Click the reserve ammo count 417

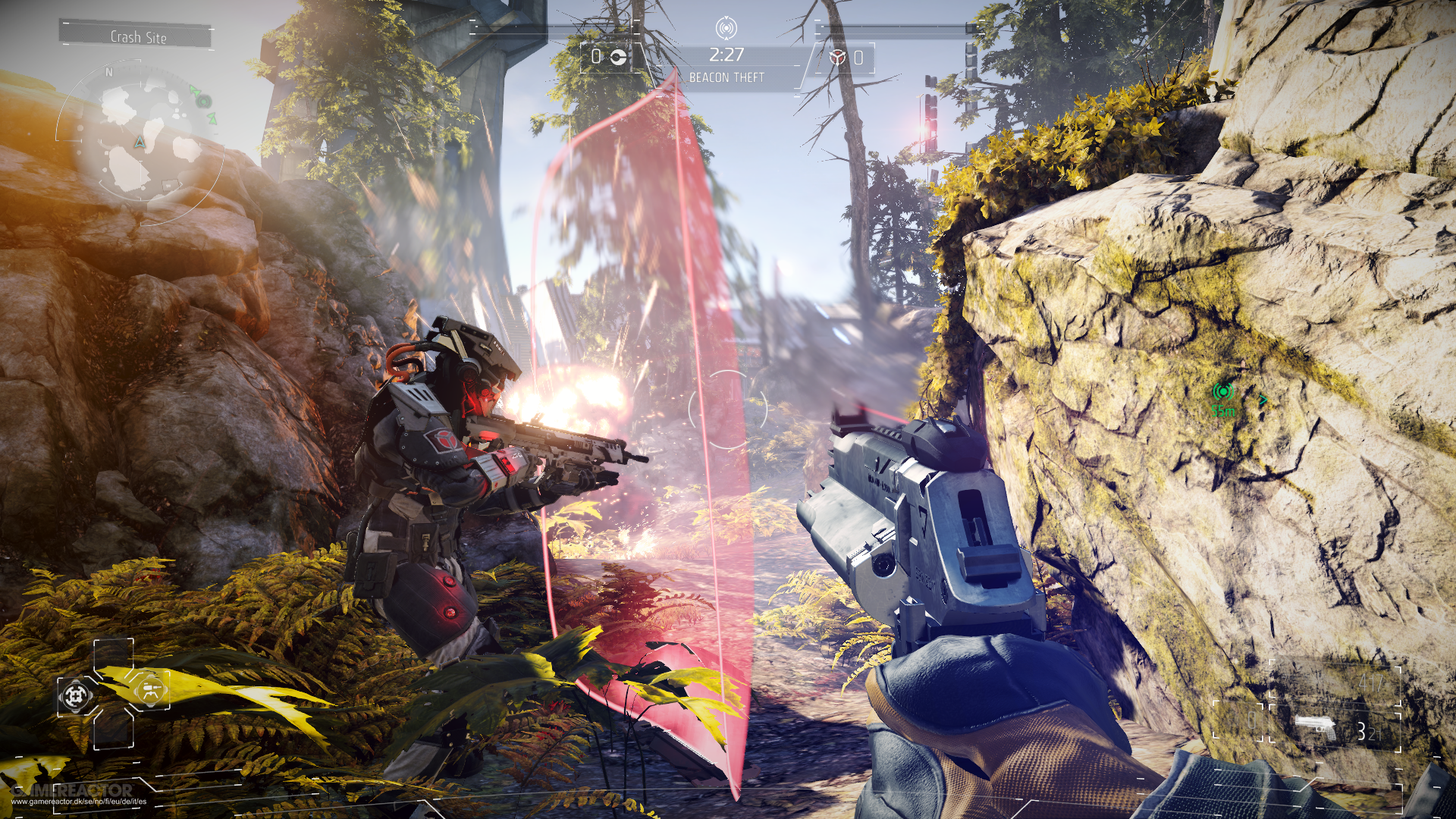pyautogui.click(x=1370, y=682)
